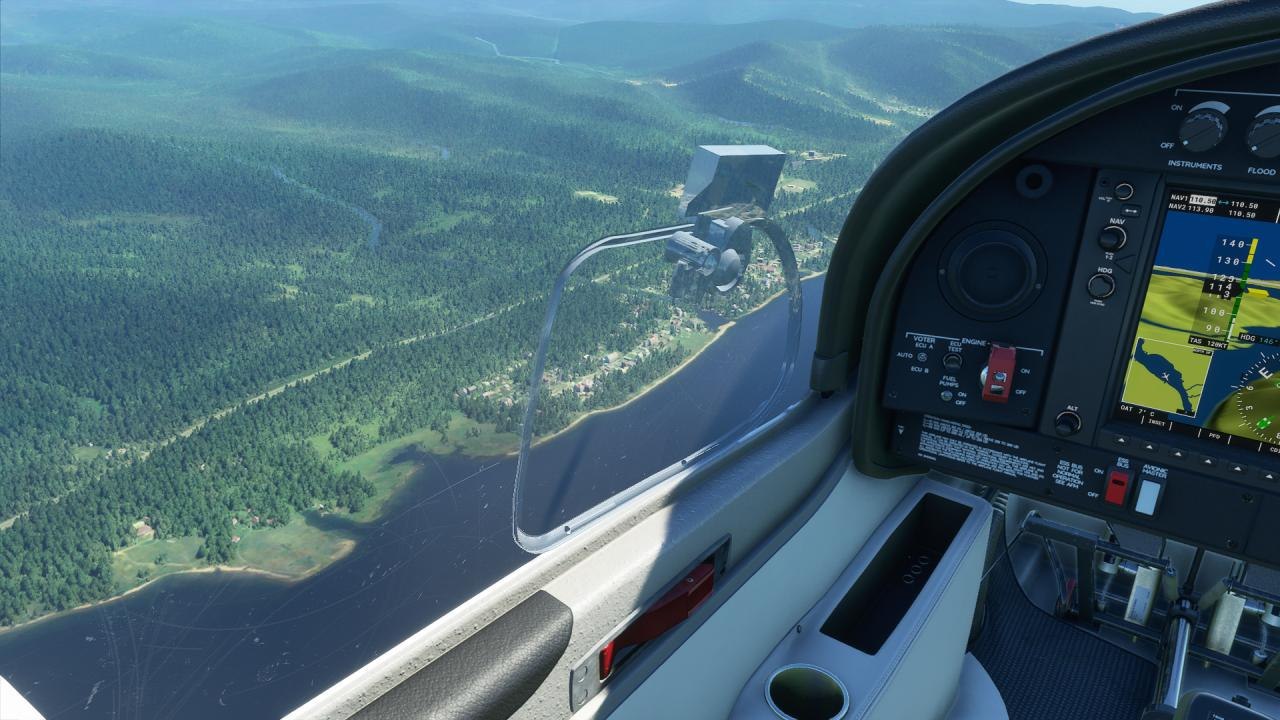1280x720 pixels.
Task: Click the NAV frequency knob
Action: tap(1111, 238)
